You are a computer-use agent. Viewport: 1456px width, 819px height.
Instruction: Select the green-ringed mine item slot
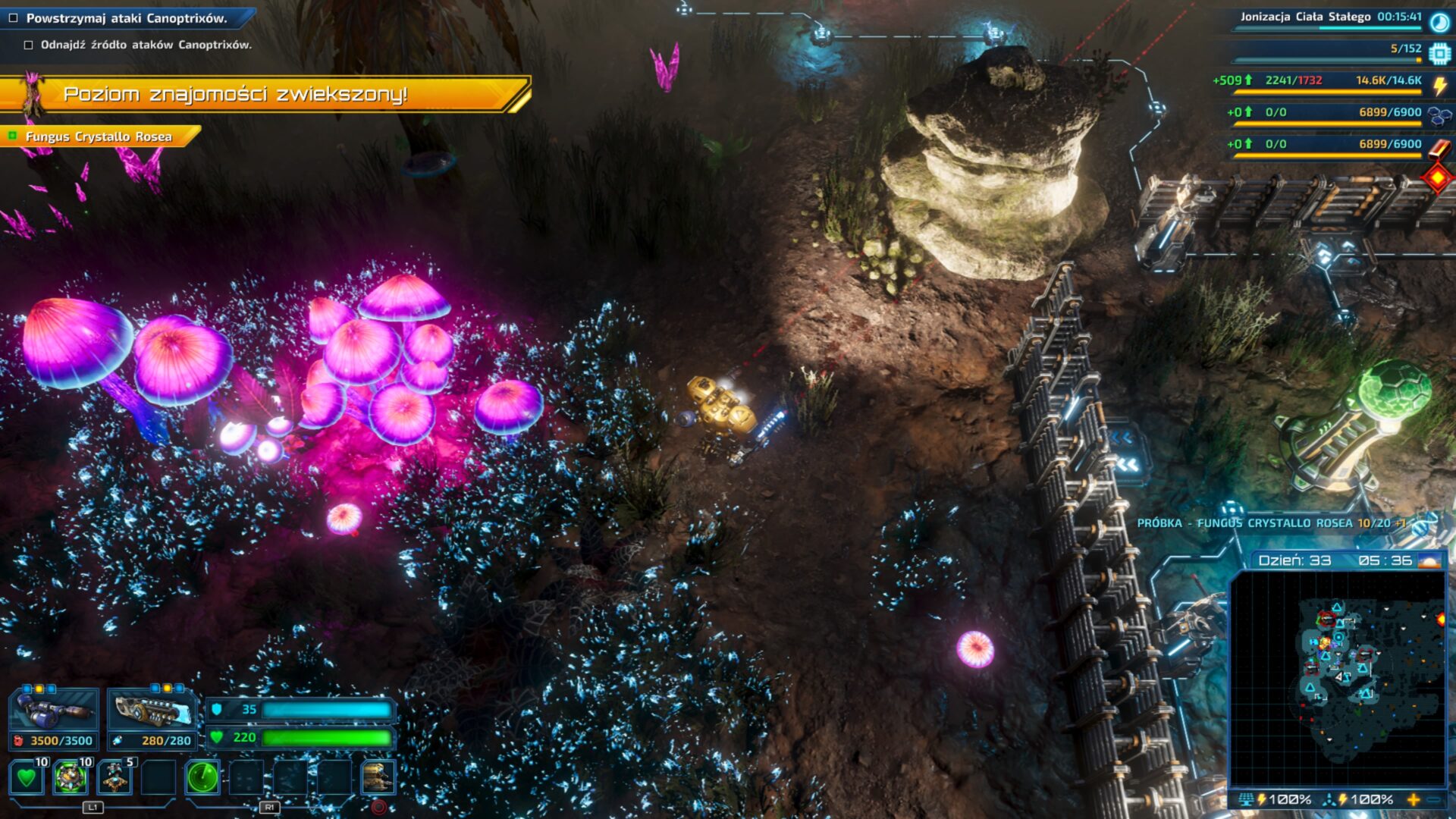point(71,777)
